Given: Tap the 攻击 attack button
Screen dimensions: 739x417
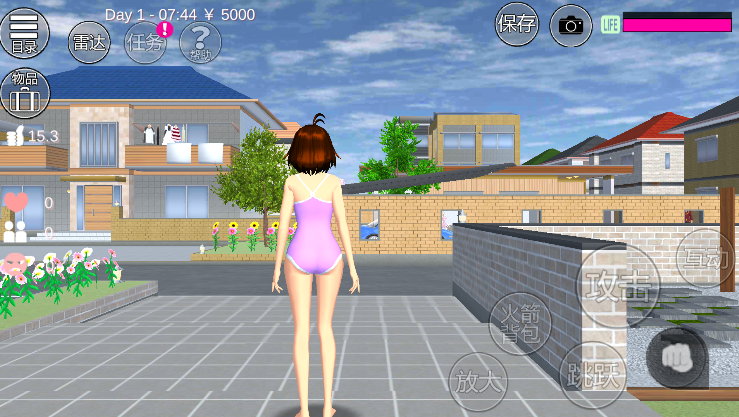Looking at the screenshot, I should coord(619,286).
